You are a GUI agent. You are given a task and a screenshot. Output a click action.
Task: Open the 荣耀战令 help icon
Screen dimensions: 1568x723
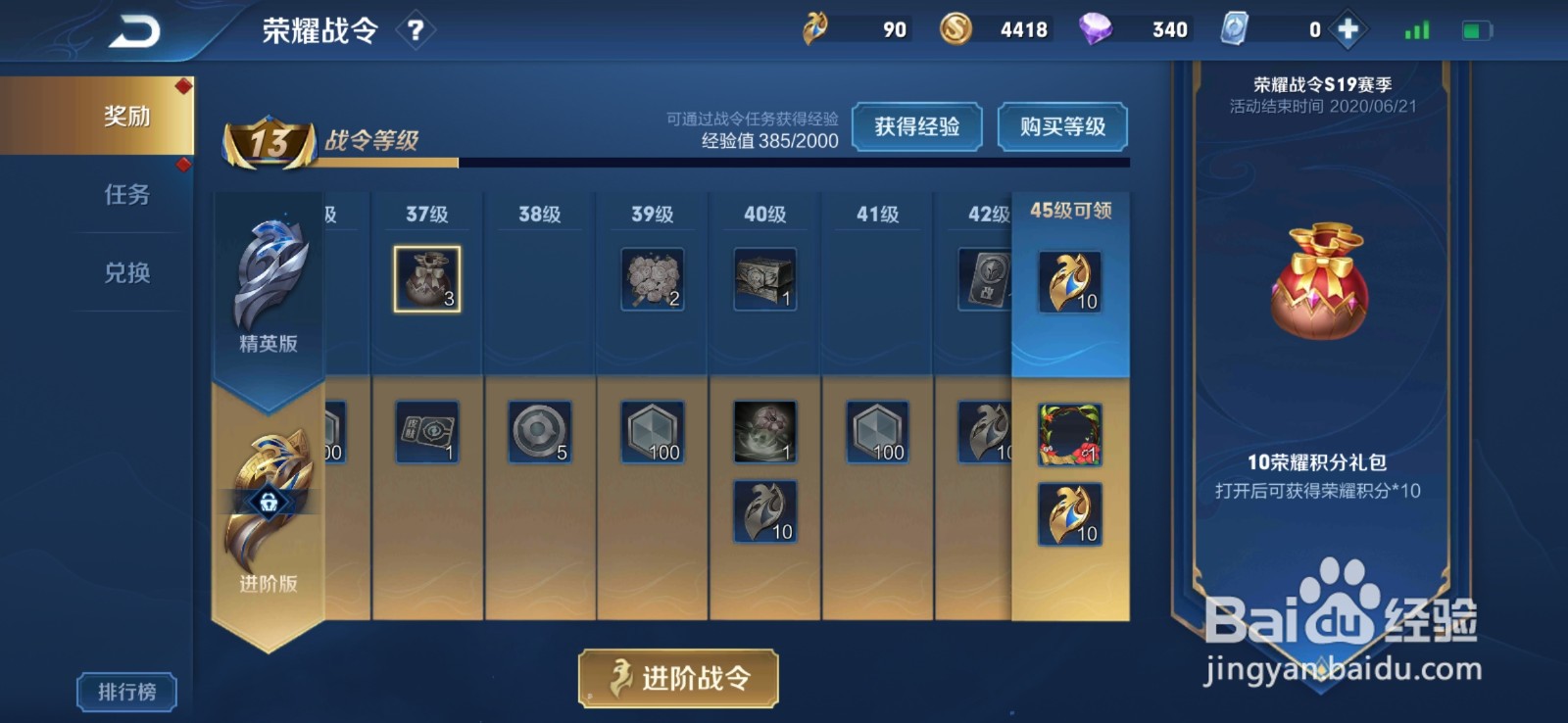pyautogui.click(x=417, y=28)
